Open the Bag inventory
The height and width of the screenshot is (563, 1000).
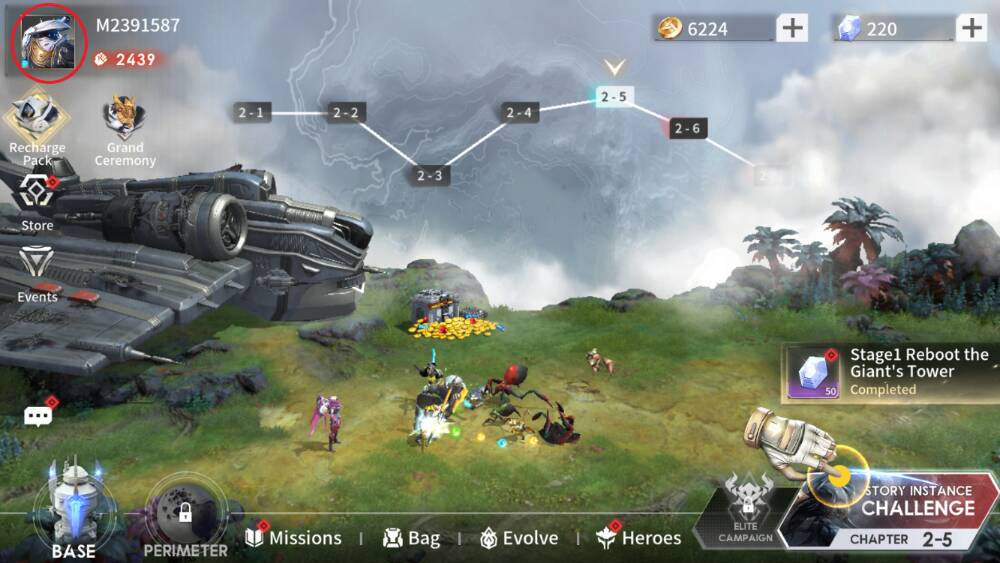[411, 538]
